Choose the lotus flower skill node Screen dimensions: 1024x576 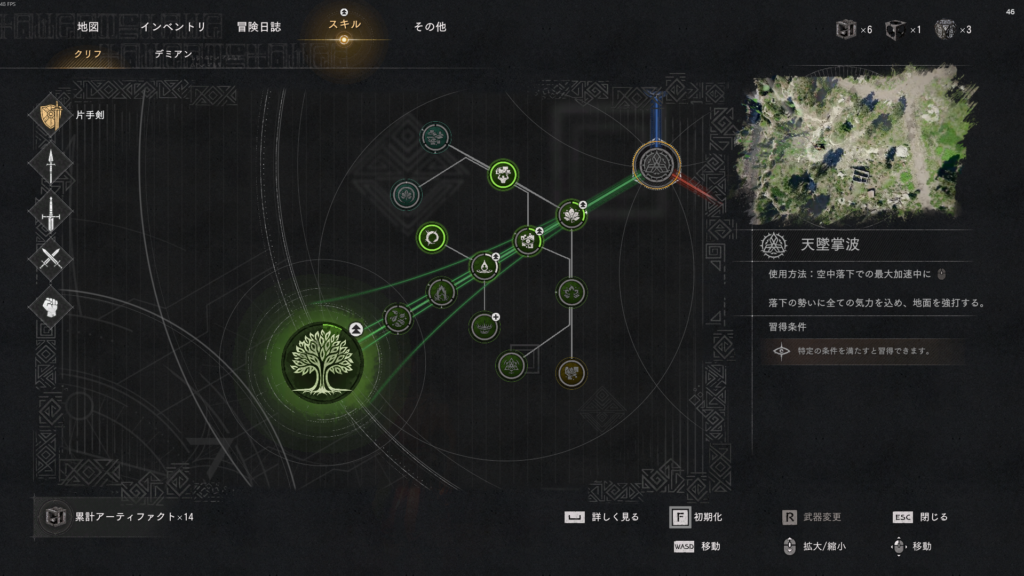(571, 214)
